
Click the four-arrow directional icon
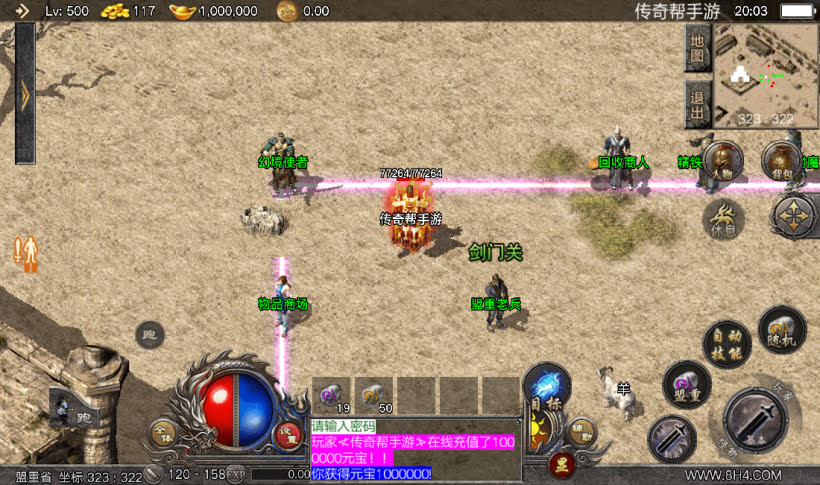[x=795, y=216]
